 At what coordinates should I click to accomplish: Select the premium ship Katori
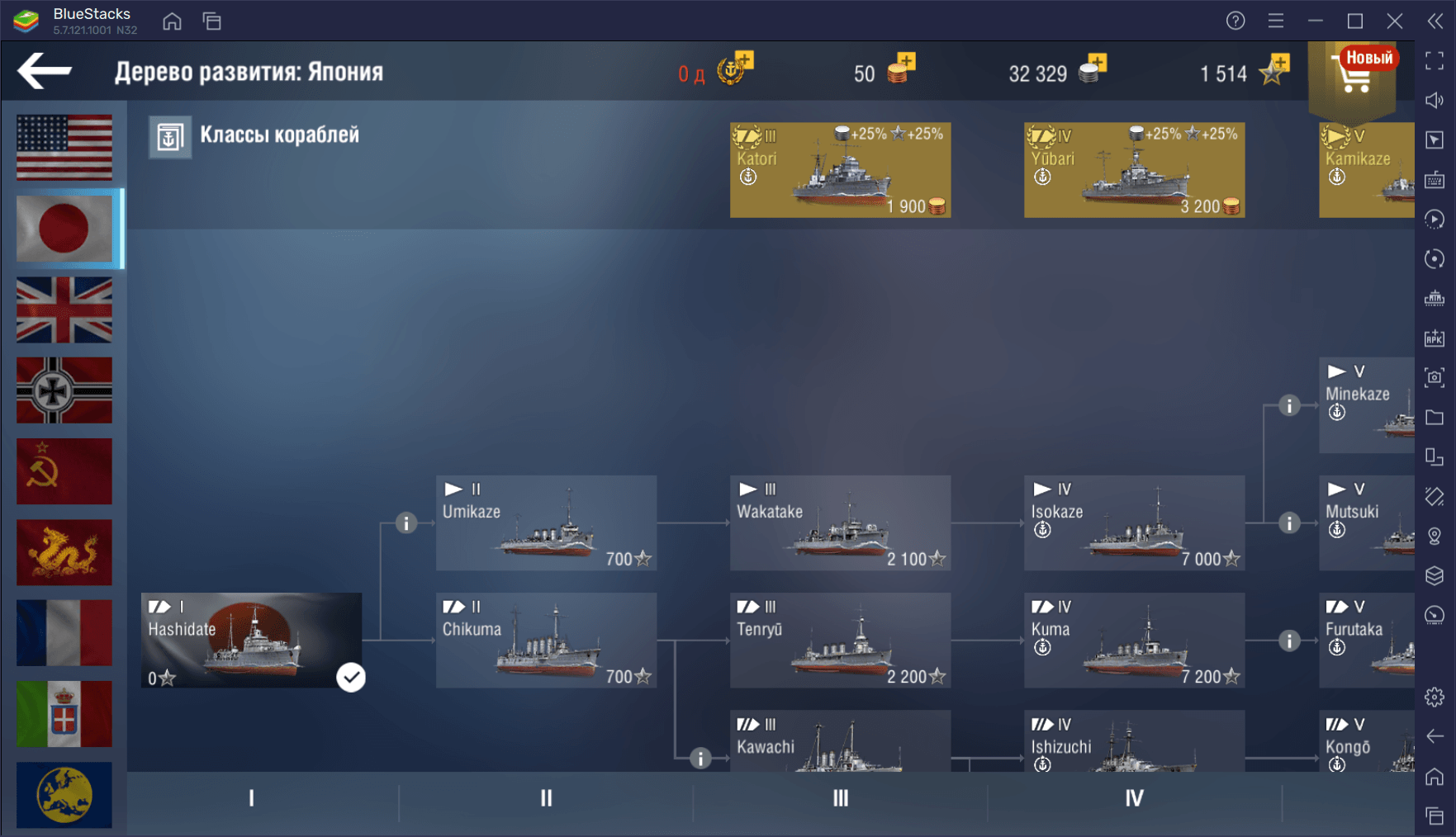click(840, 170)
